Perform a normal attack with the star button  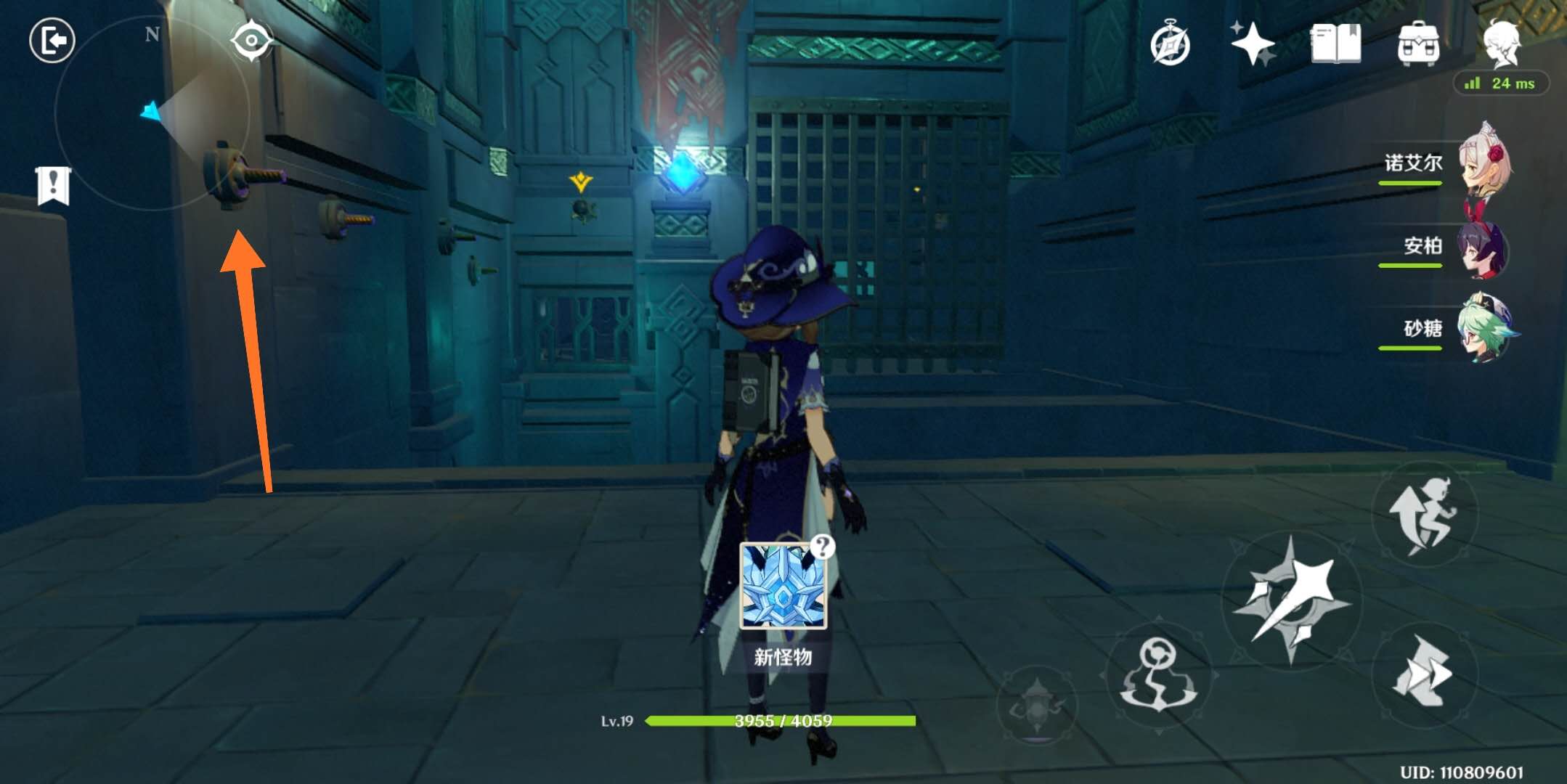(1292, 600)
